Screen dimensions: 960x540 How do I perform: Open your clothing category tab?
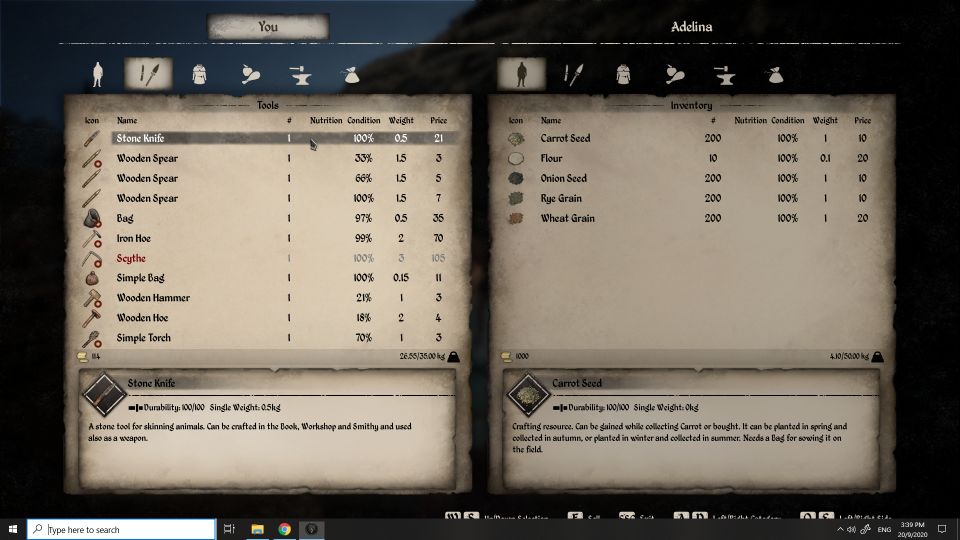tap(198, 73)
